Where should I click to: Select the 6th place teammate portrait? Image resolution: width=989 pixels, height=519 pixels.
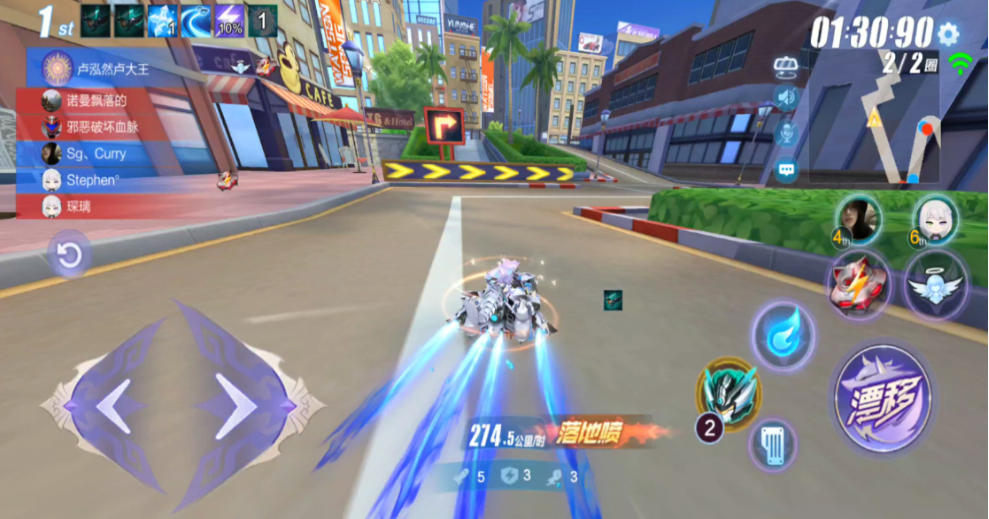point(935,217)
